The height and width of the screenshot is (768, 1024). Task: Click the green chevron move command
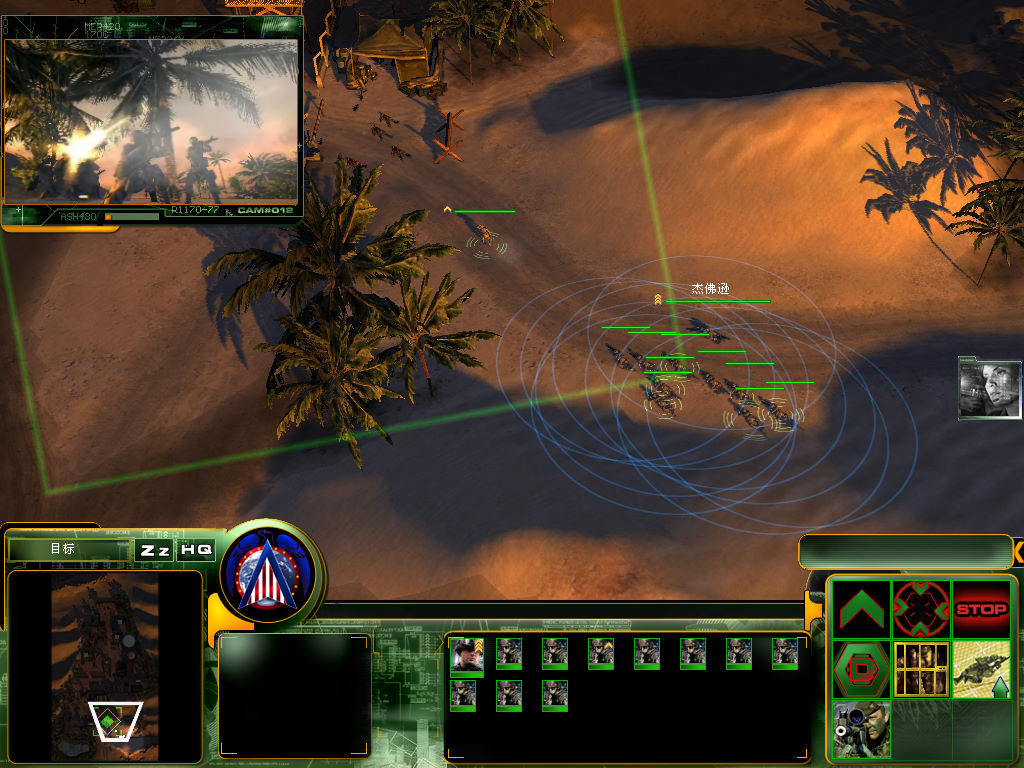tap(861, 609)
